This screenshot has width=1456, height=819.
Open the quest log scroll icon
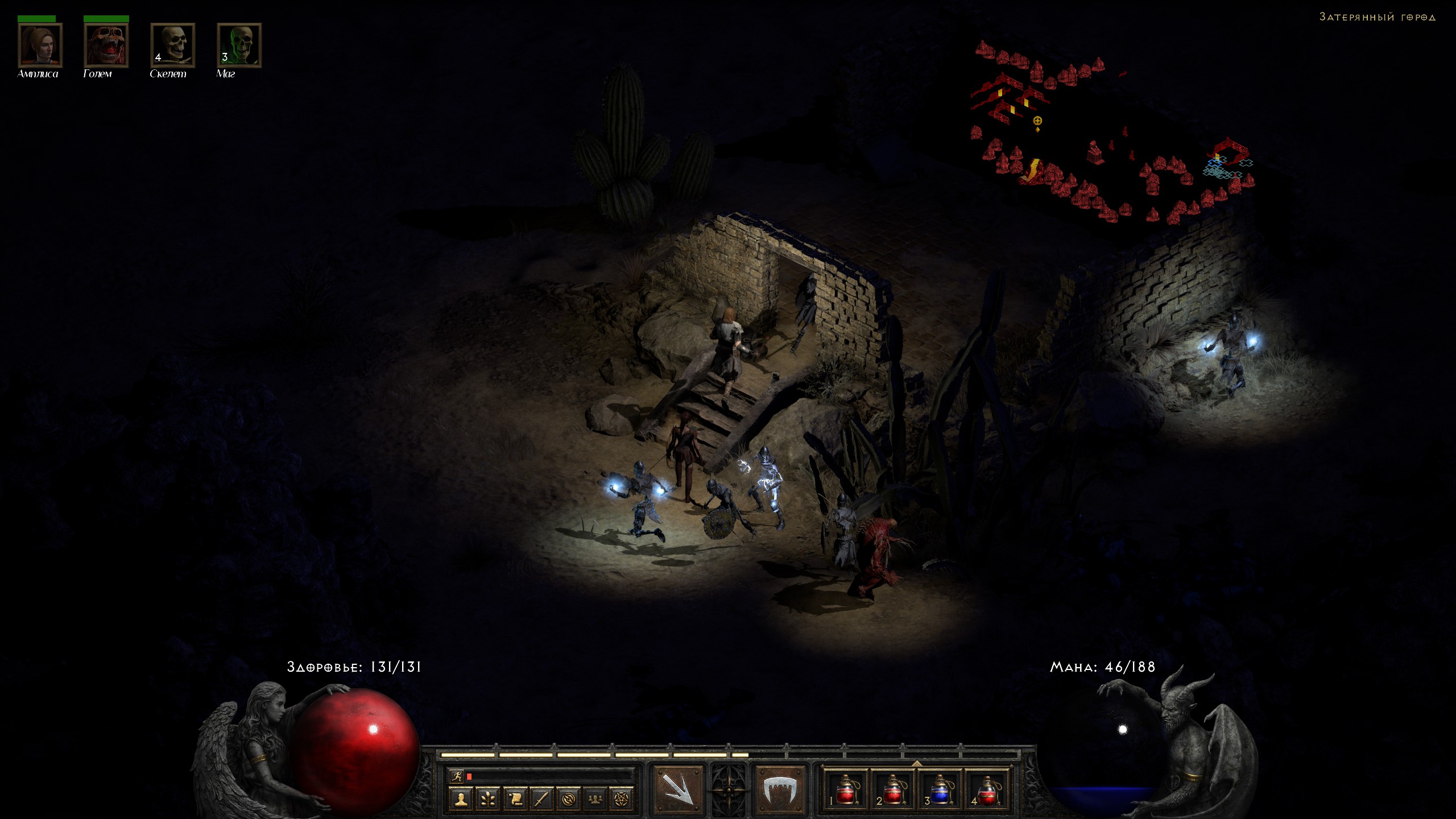point(515,799)
